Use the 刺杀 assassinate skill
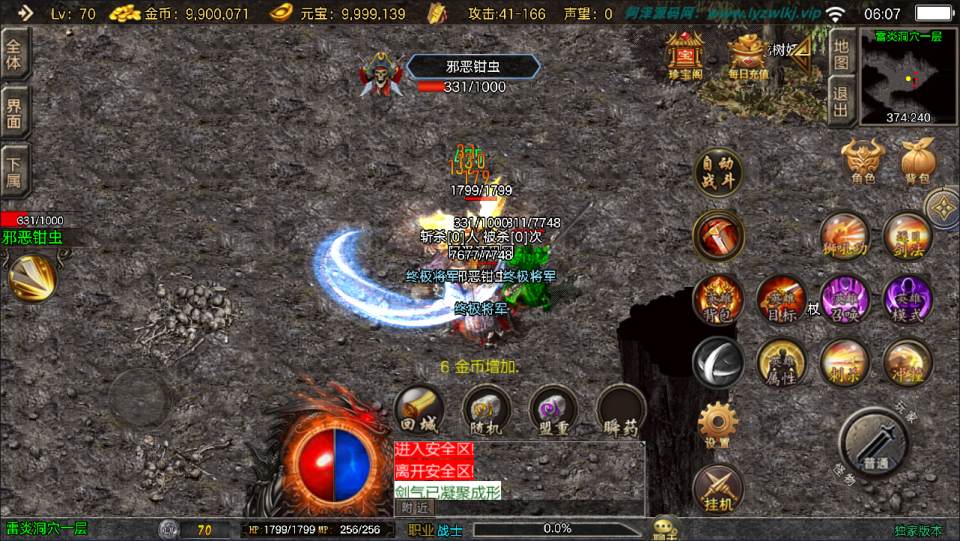Image resolution: width=960 pixels, height=541 pixels. [844, 362]
